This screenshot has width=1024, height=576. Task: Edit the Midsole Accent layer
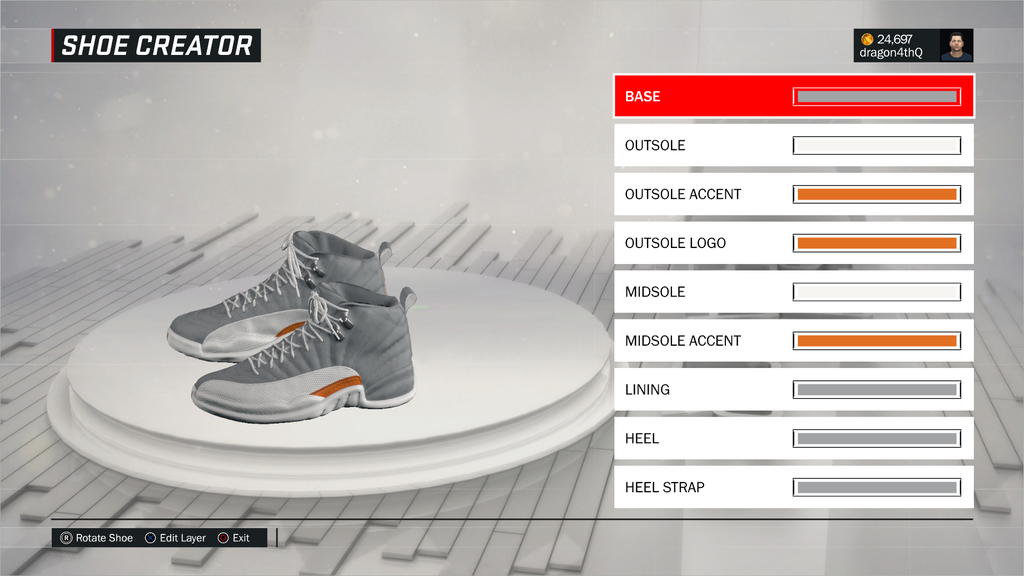click(793, 341)
